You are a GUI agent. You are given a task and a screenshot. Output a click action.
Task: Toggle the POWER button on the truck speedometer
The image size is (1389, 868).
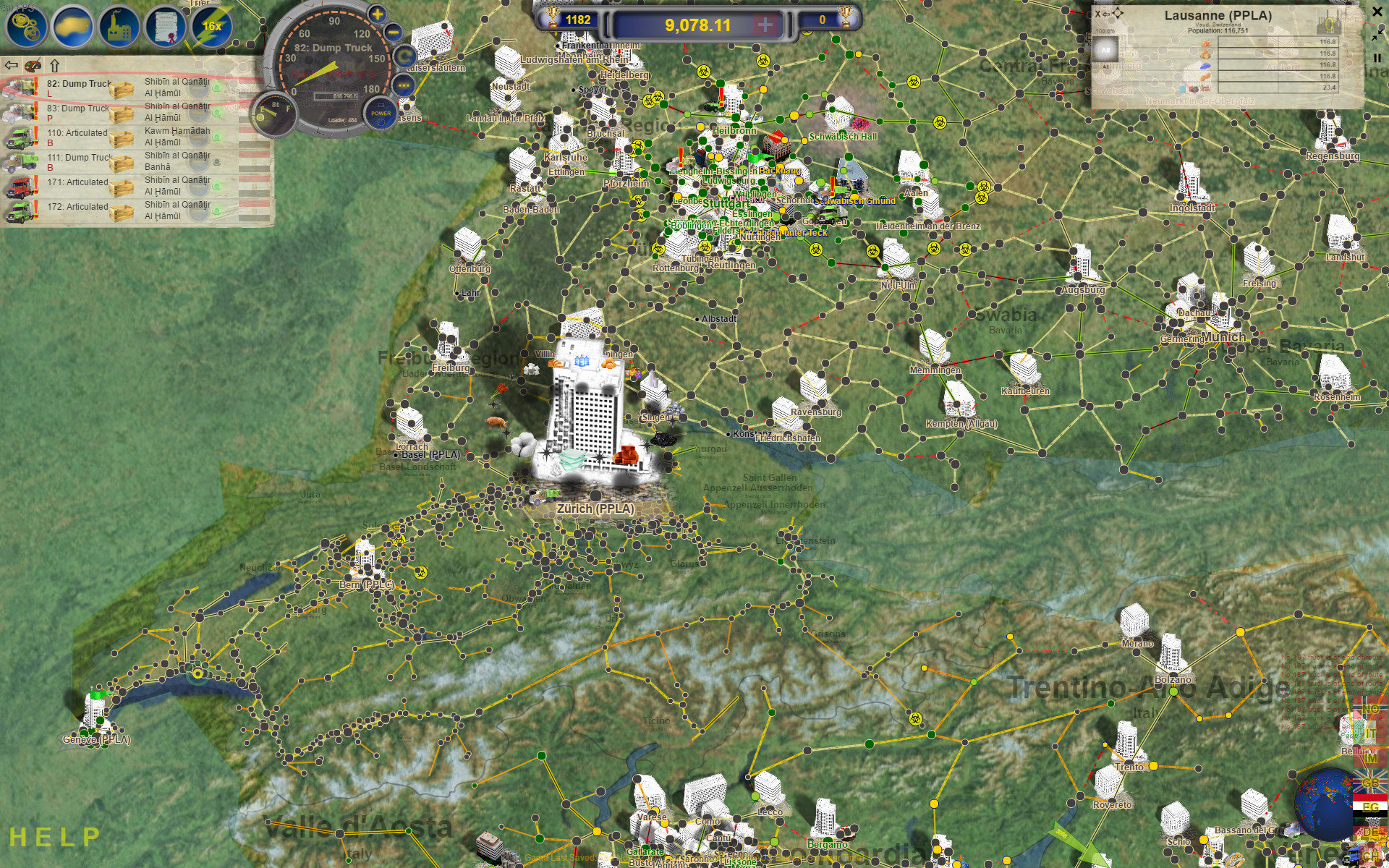click(380, 114)
